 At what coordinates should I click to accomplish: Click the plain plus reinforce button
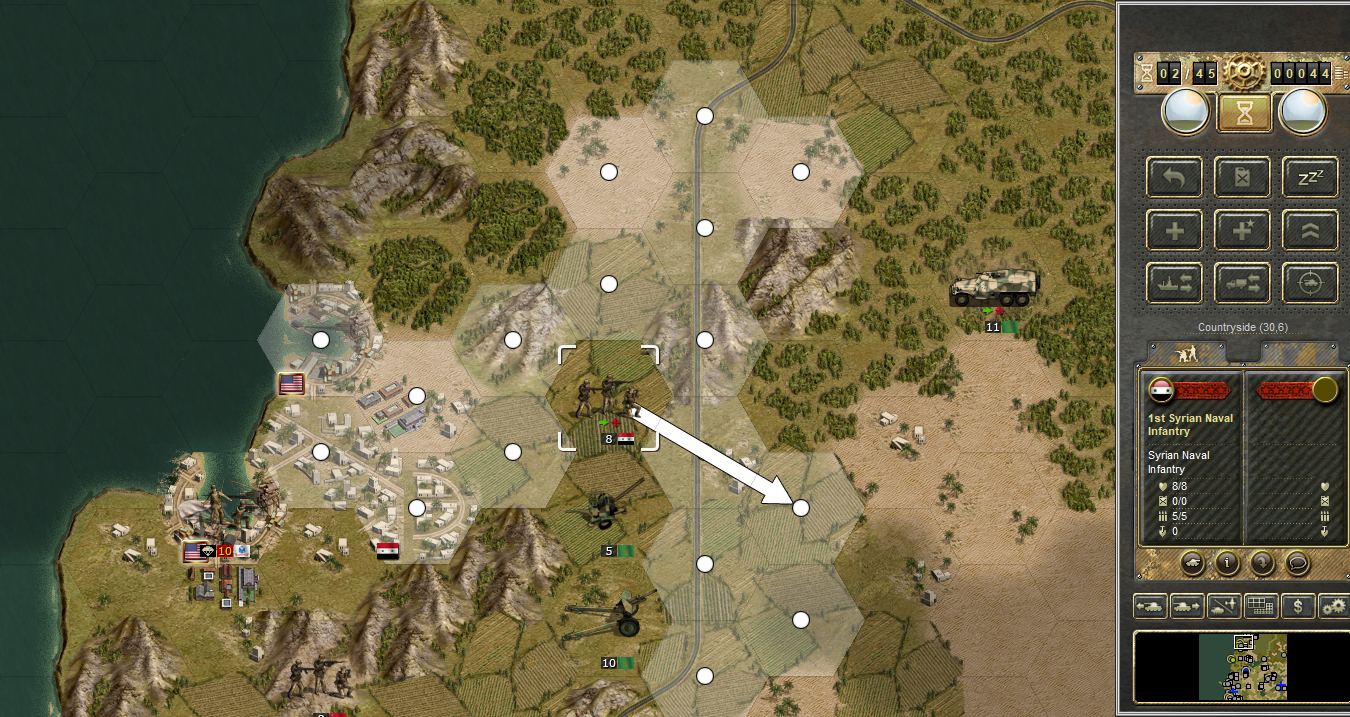point(1175,230)
